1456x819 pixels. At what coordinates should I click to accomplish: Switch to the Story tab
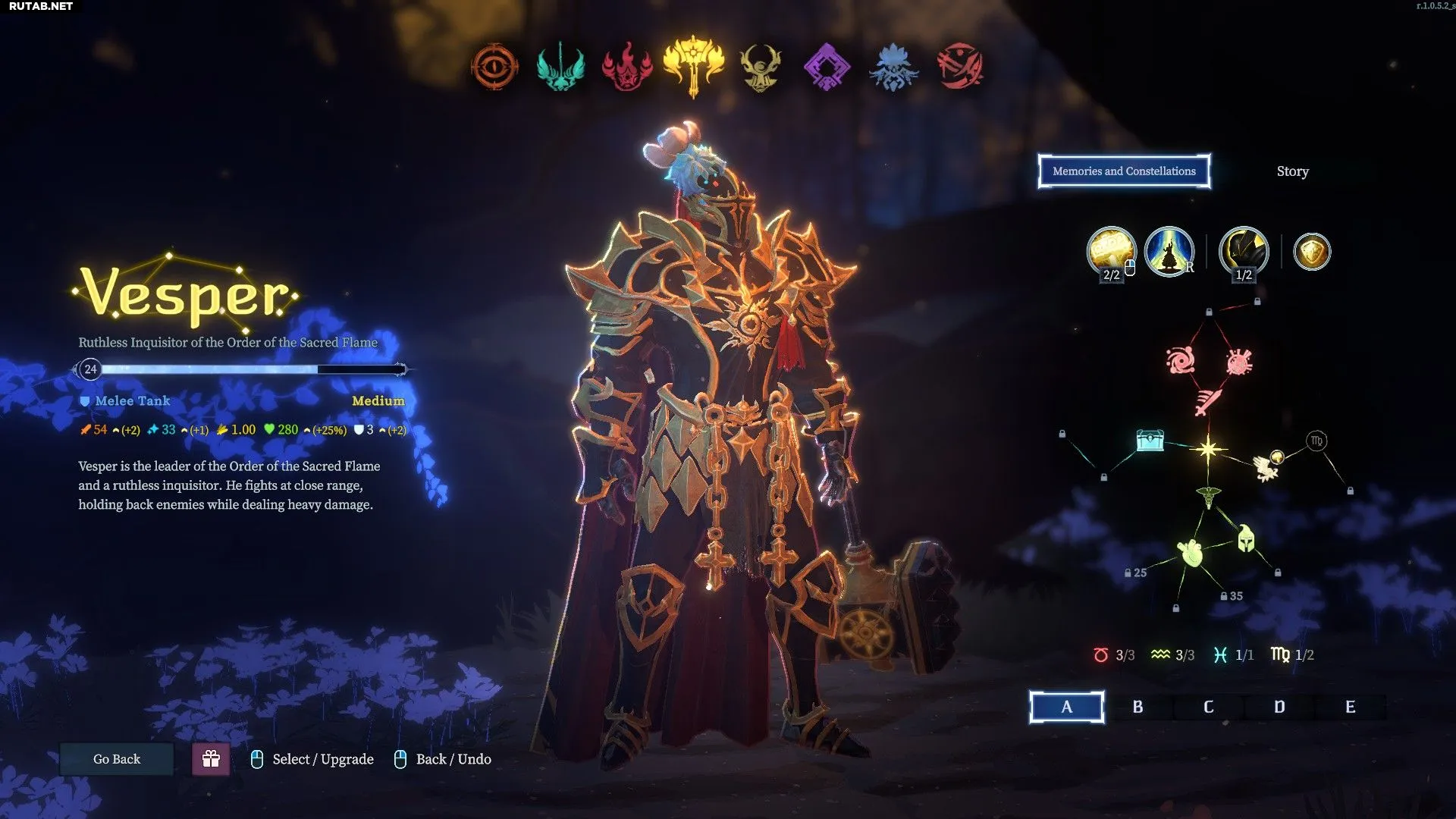[x=1292, y=171]
